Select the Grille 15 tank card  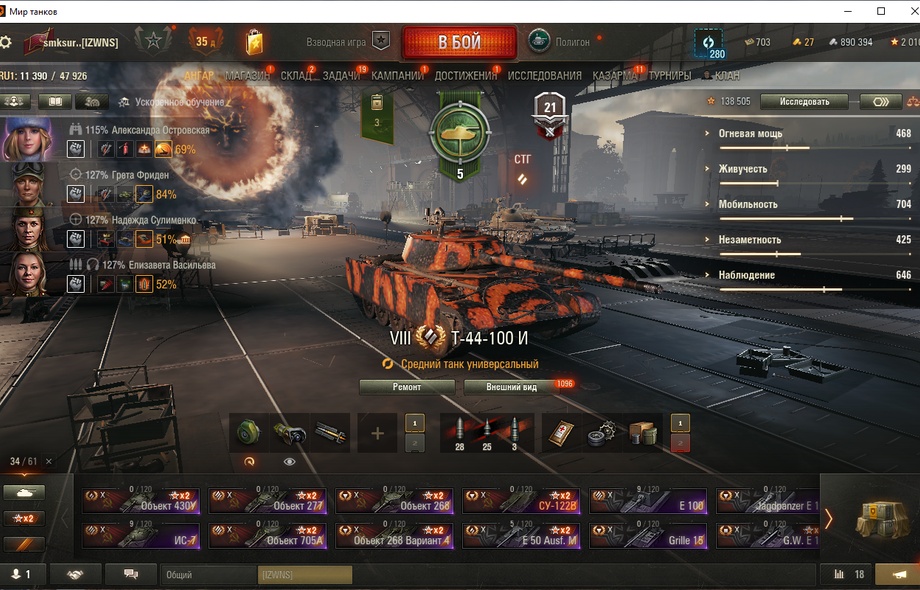click(x=648, y=535)
